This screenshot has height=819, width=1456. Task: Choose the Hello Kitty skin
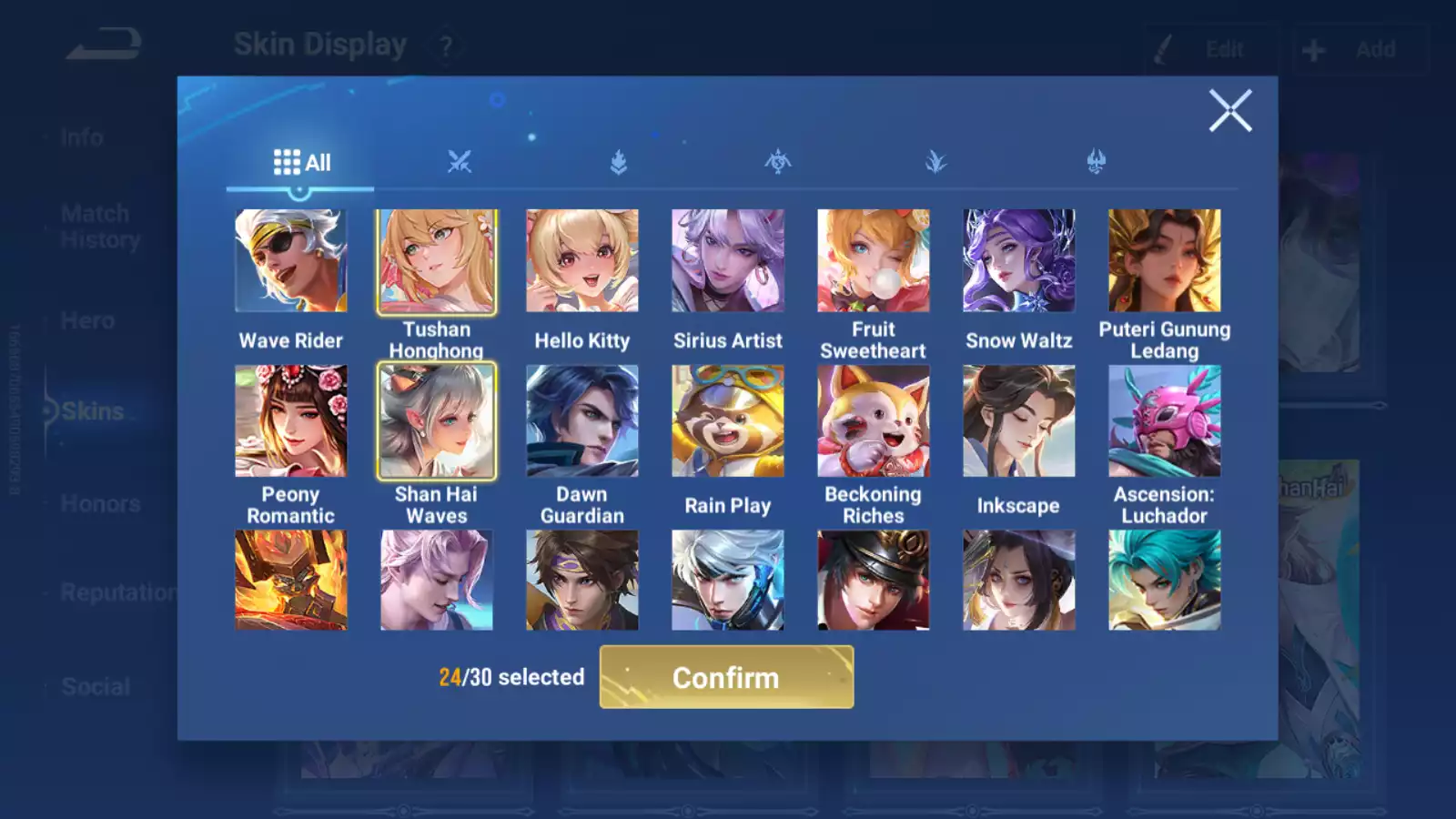click(x=582, y=261)
